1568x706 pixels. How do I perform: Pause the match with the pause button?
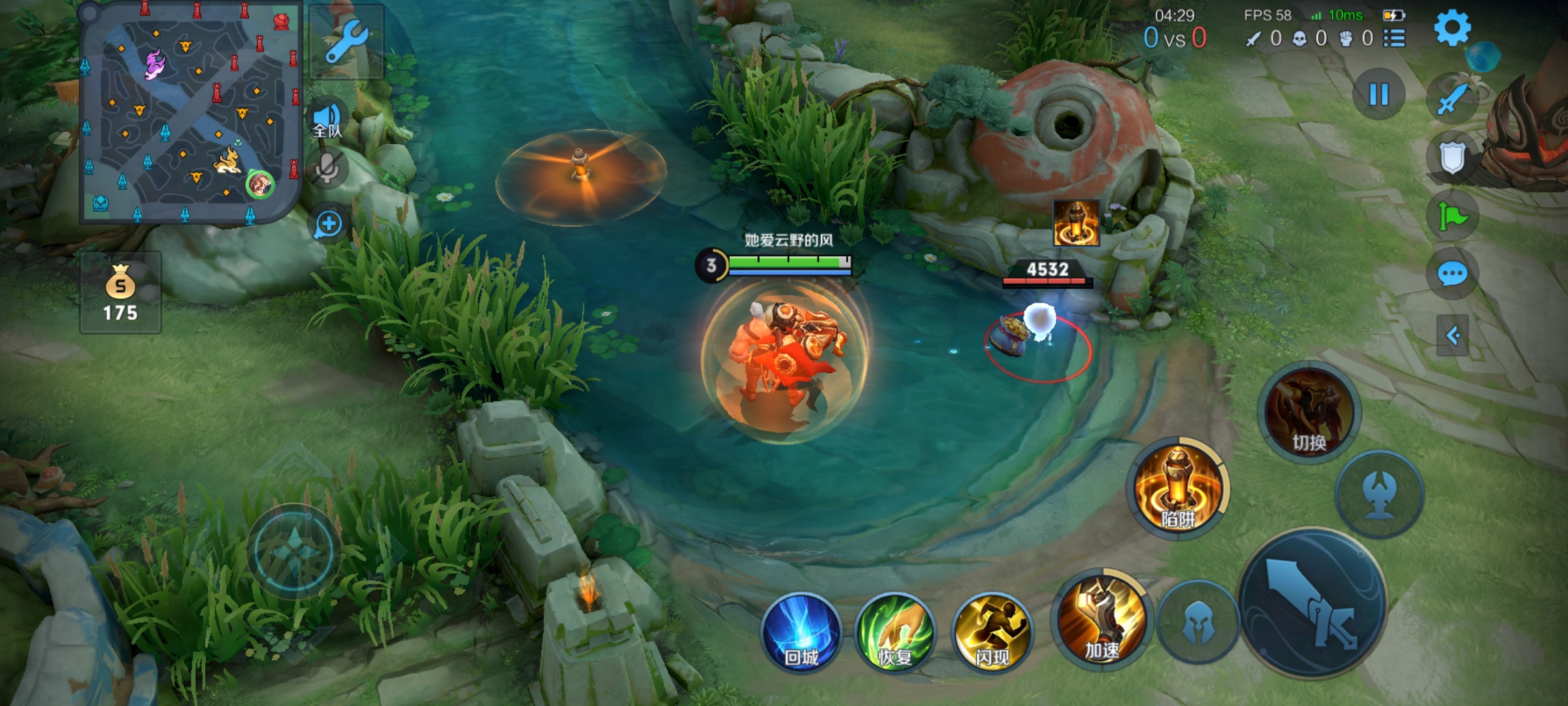[1379, 95]
